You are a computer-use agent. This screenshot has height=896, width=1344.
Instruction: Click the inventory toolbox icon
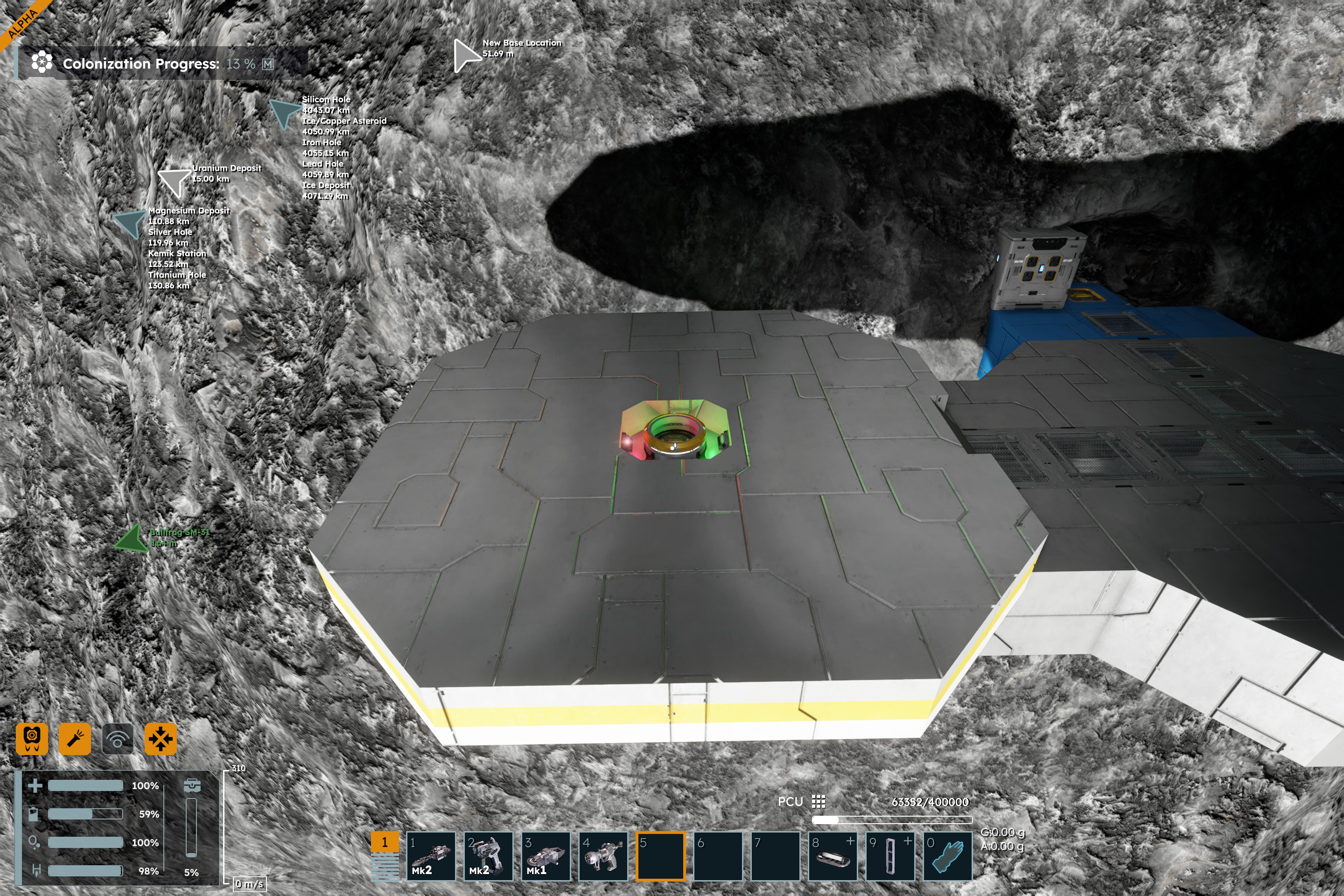[192, 786]
